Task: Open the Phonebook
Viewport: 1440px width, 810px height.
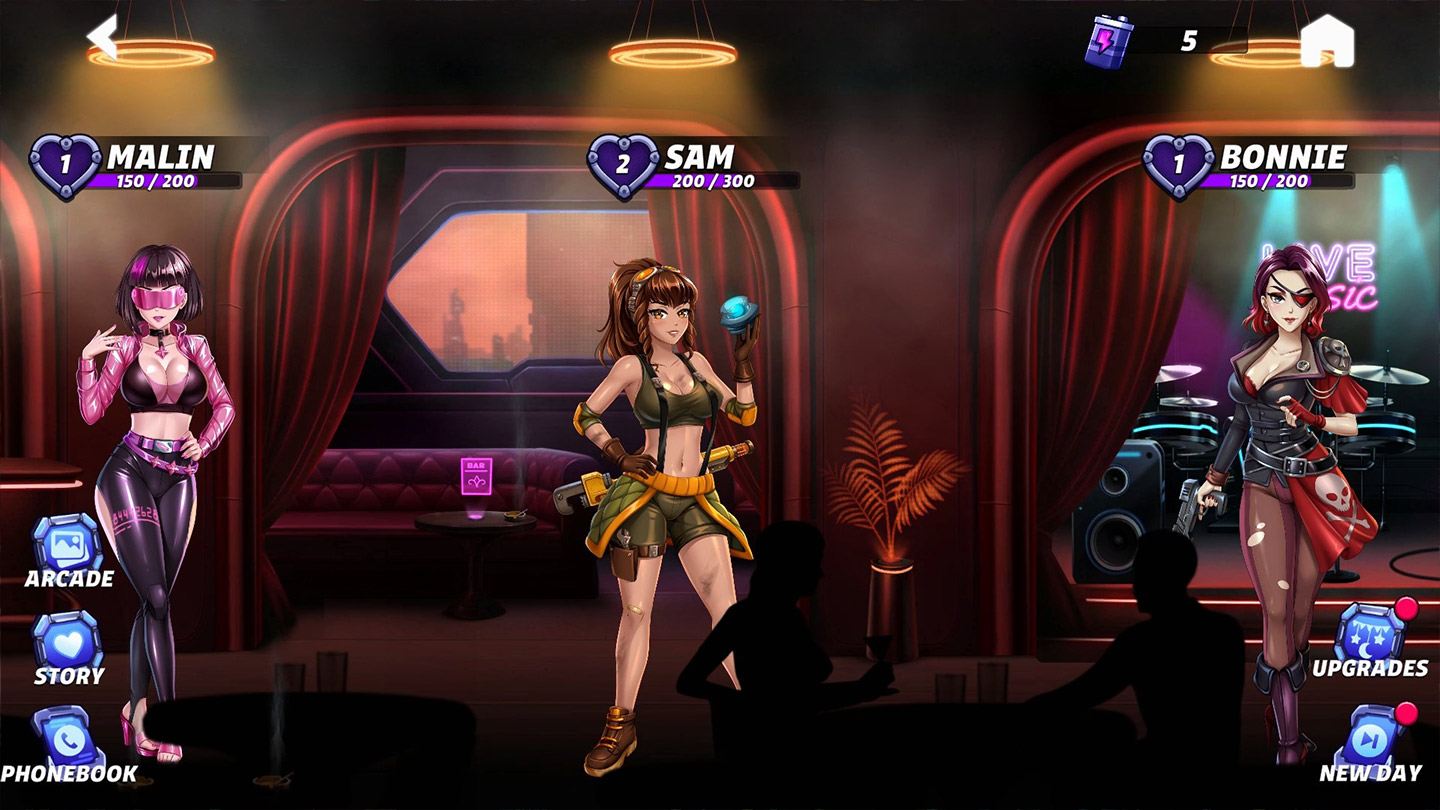Action: point(68,740)
